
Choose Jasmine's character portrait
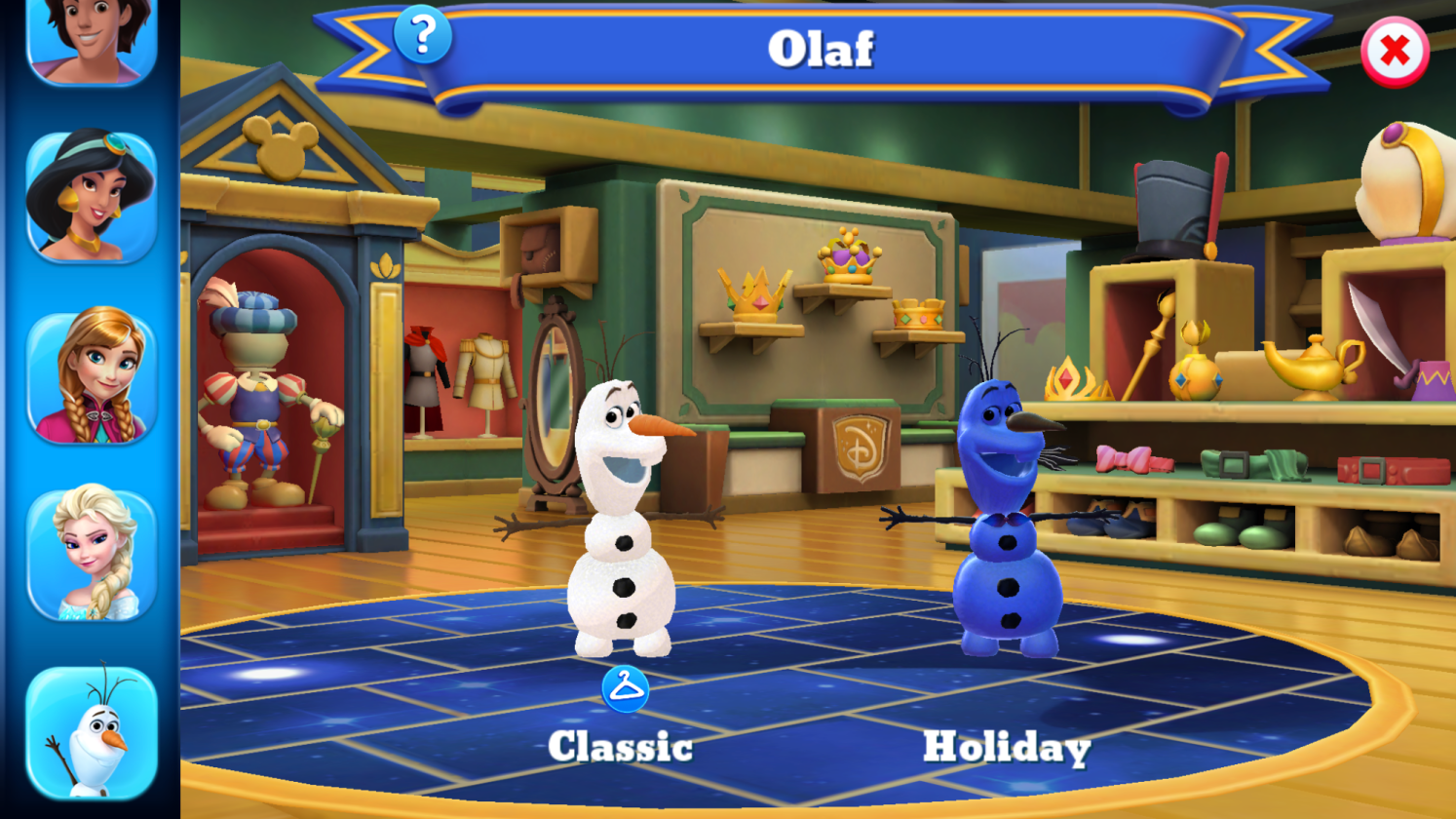tap(92, 197)
